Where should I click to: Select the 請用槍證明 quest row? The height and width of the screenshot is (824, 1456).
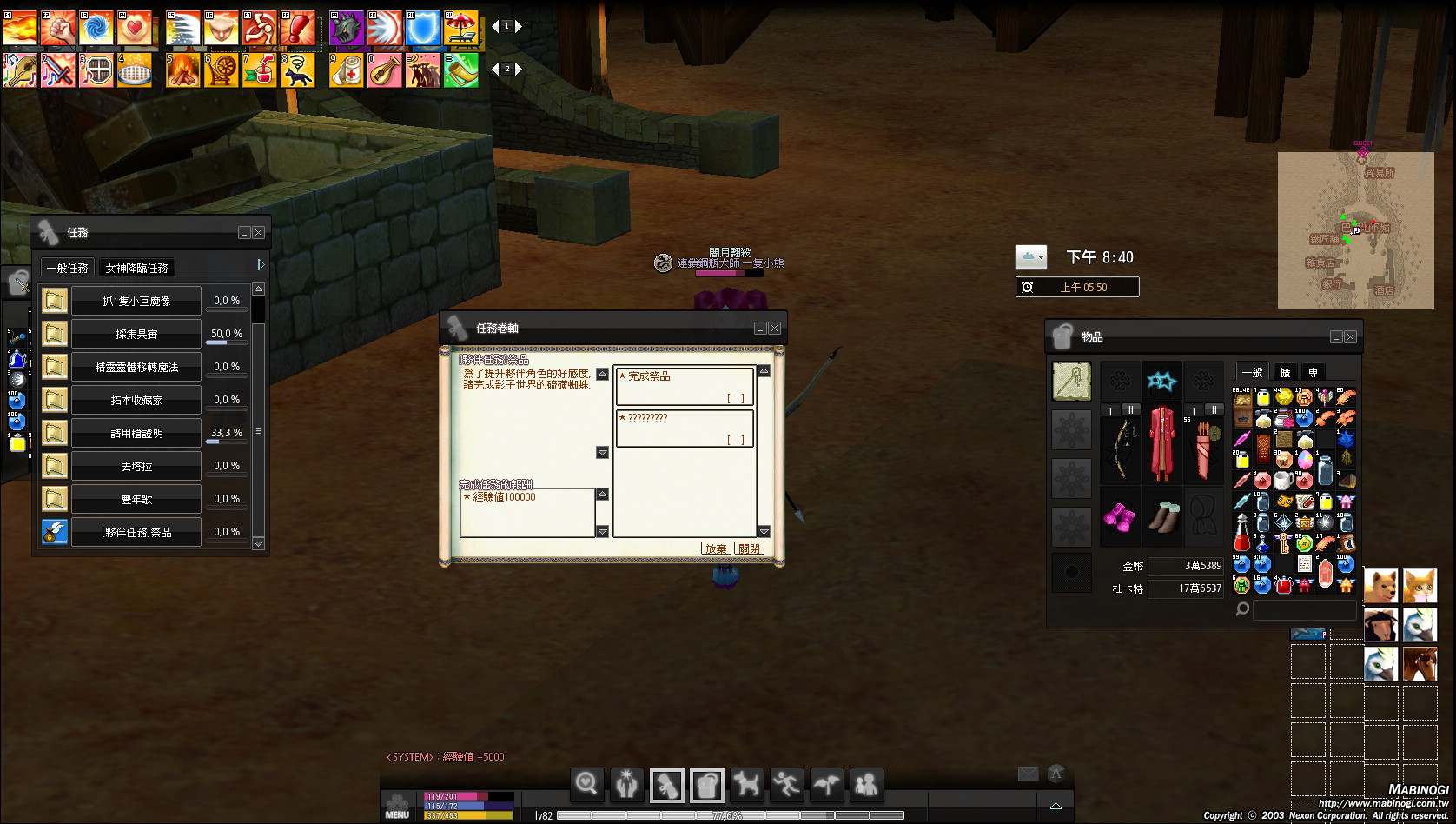click(x=136, y=433)
